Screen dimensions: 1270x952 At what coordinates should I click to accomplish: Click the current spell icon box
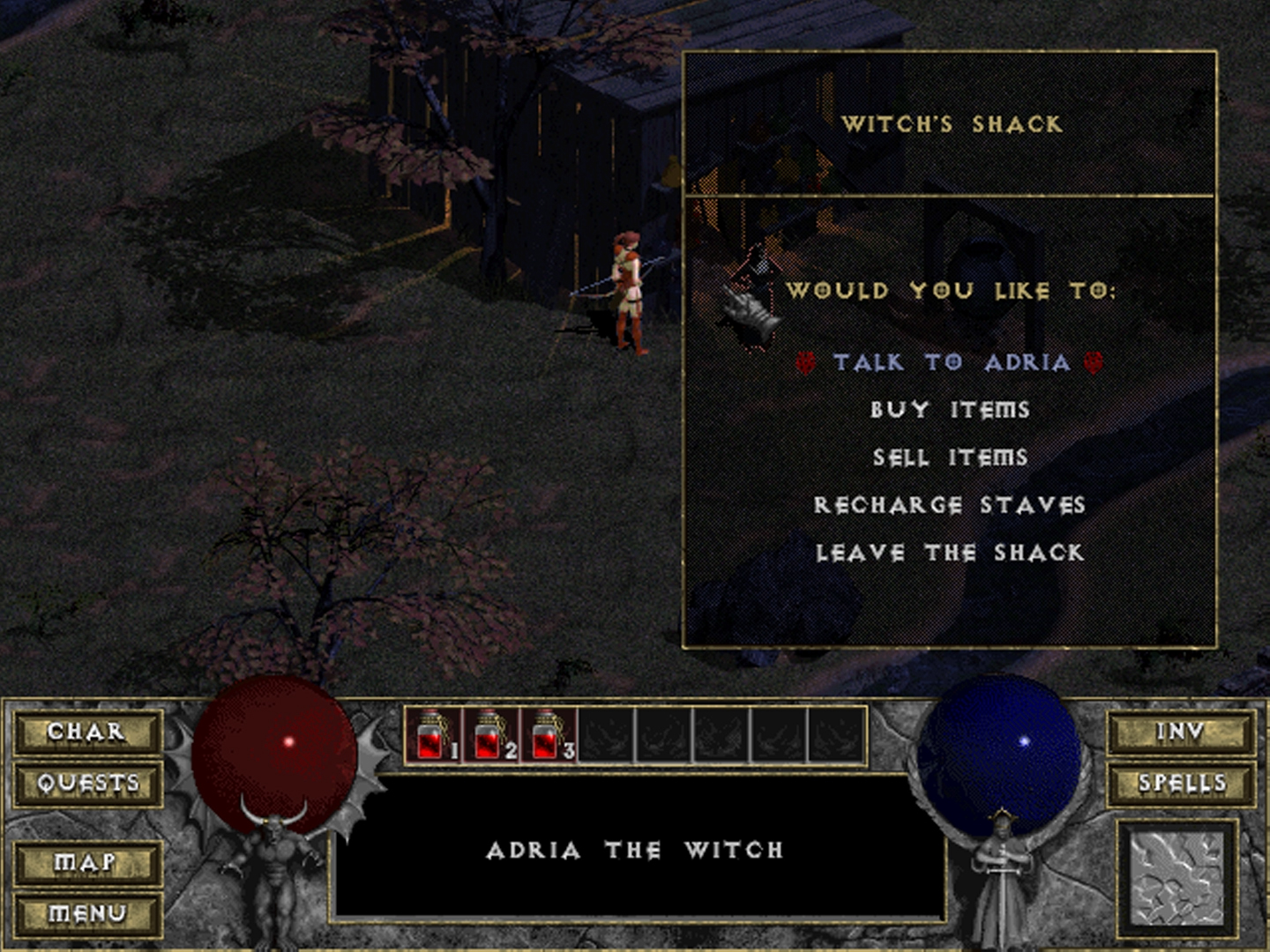click(1178, 879)
